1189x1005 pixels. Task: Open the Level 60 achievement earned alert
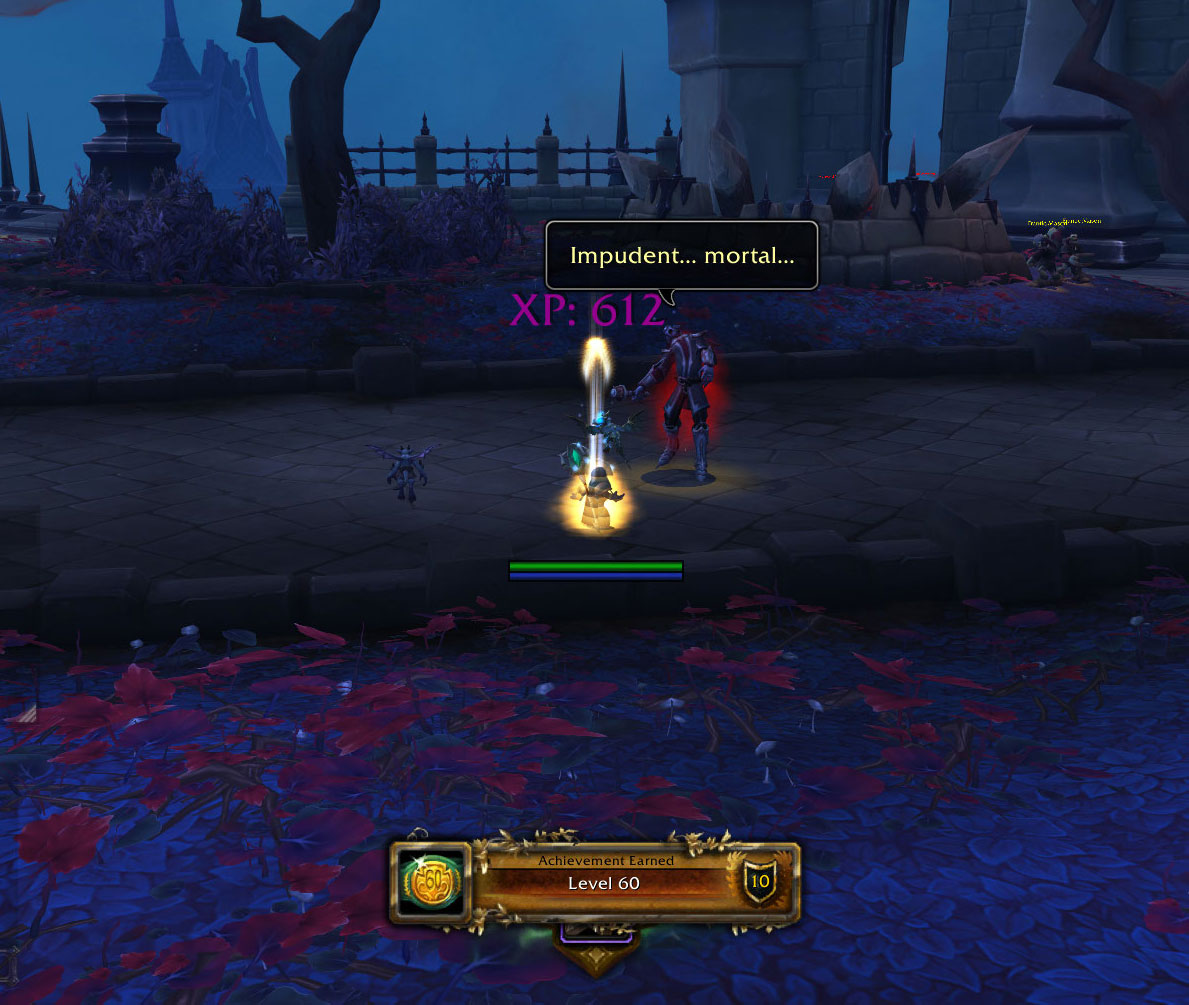tap(604, 882)
